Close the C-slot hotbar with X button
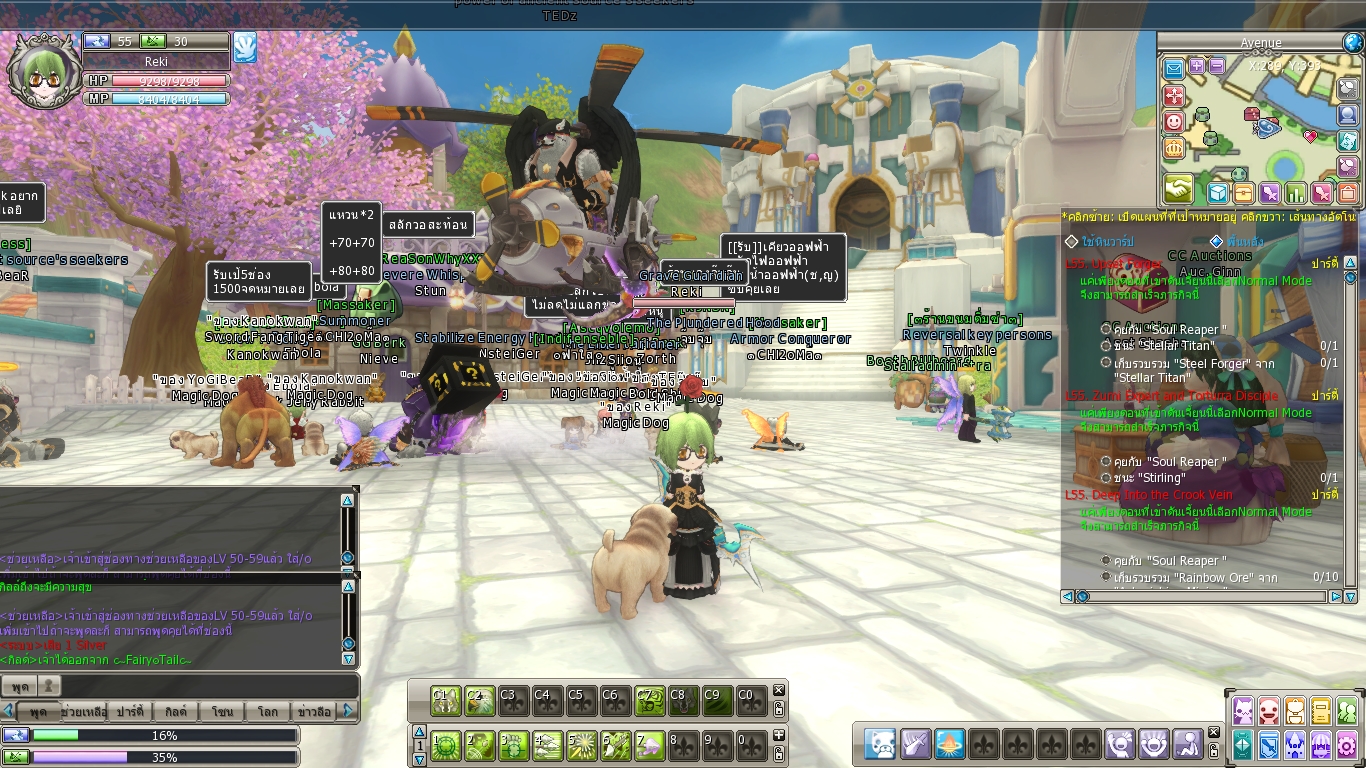This screenshot has height=768, width=1366. [x=779, y=690]
